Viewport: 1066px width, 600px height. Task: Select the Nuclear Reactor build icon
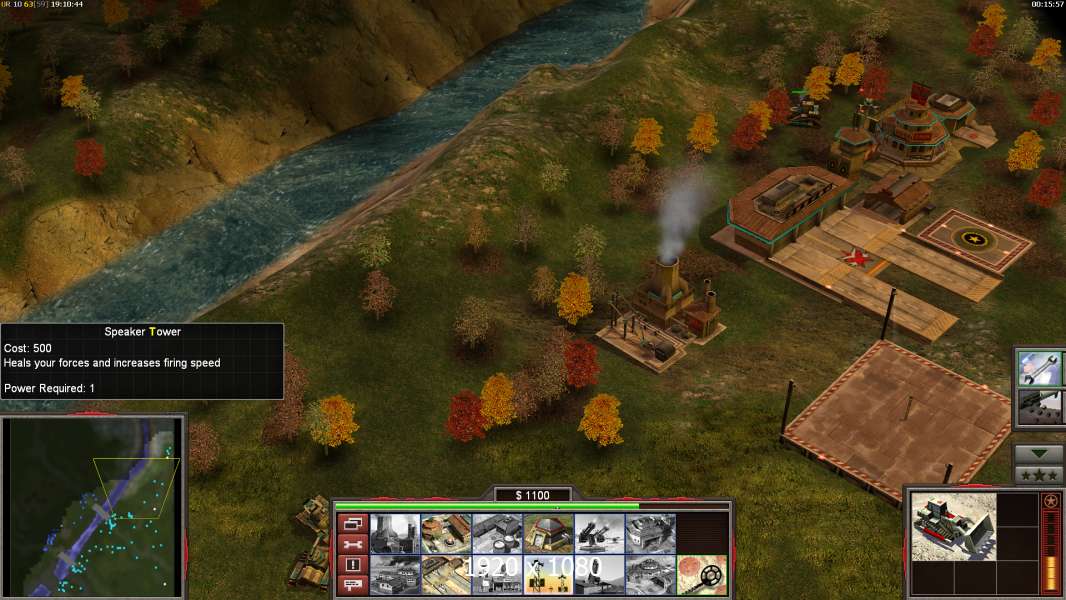(395, 534)
